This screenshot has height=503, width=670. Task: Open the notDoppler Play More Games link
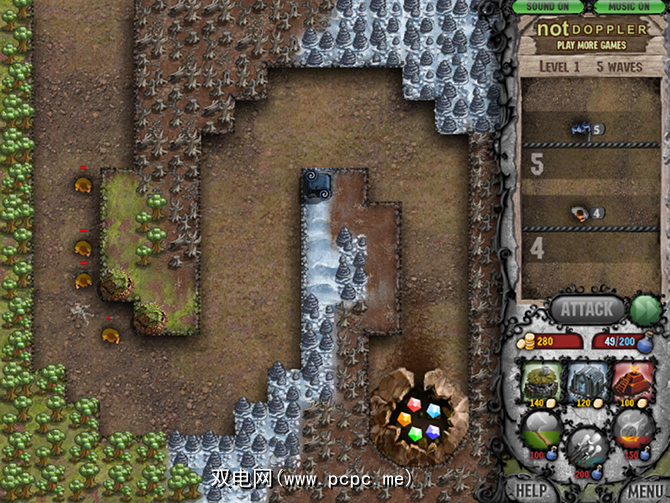click(x=590, y=36)
